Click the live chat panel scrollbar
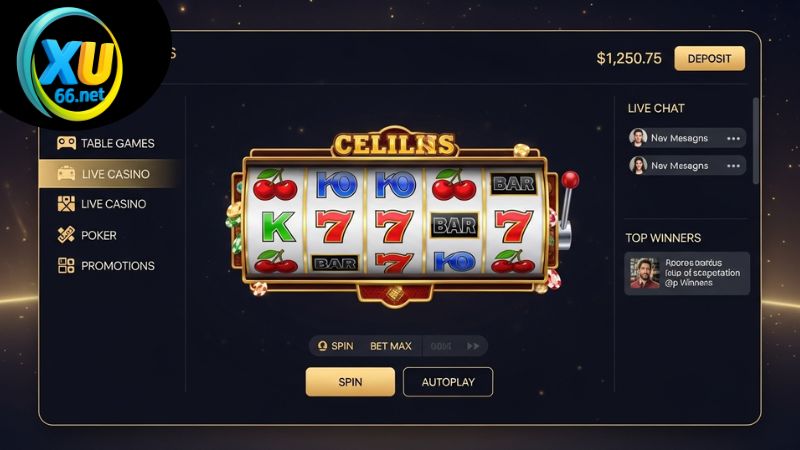The width and height of the screenshot is (800, 450). click(755, 140)
